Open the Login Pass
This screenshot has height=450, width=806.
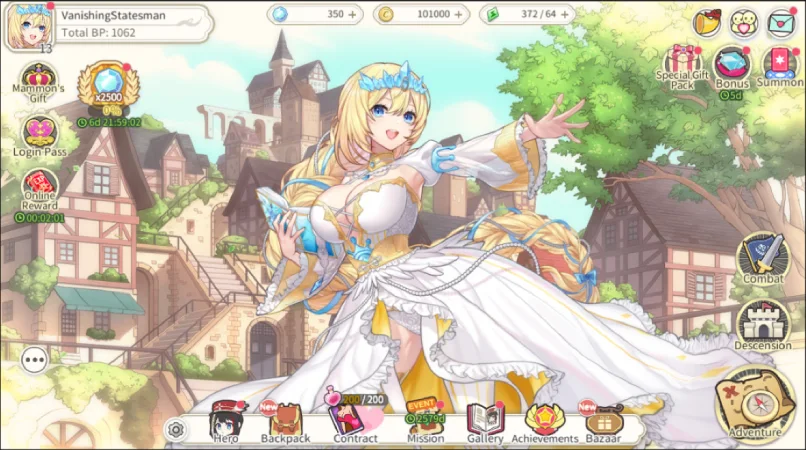point(40,135)
